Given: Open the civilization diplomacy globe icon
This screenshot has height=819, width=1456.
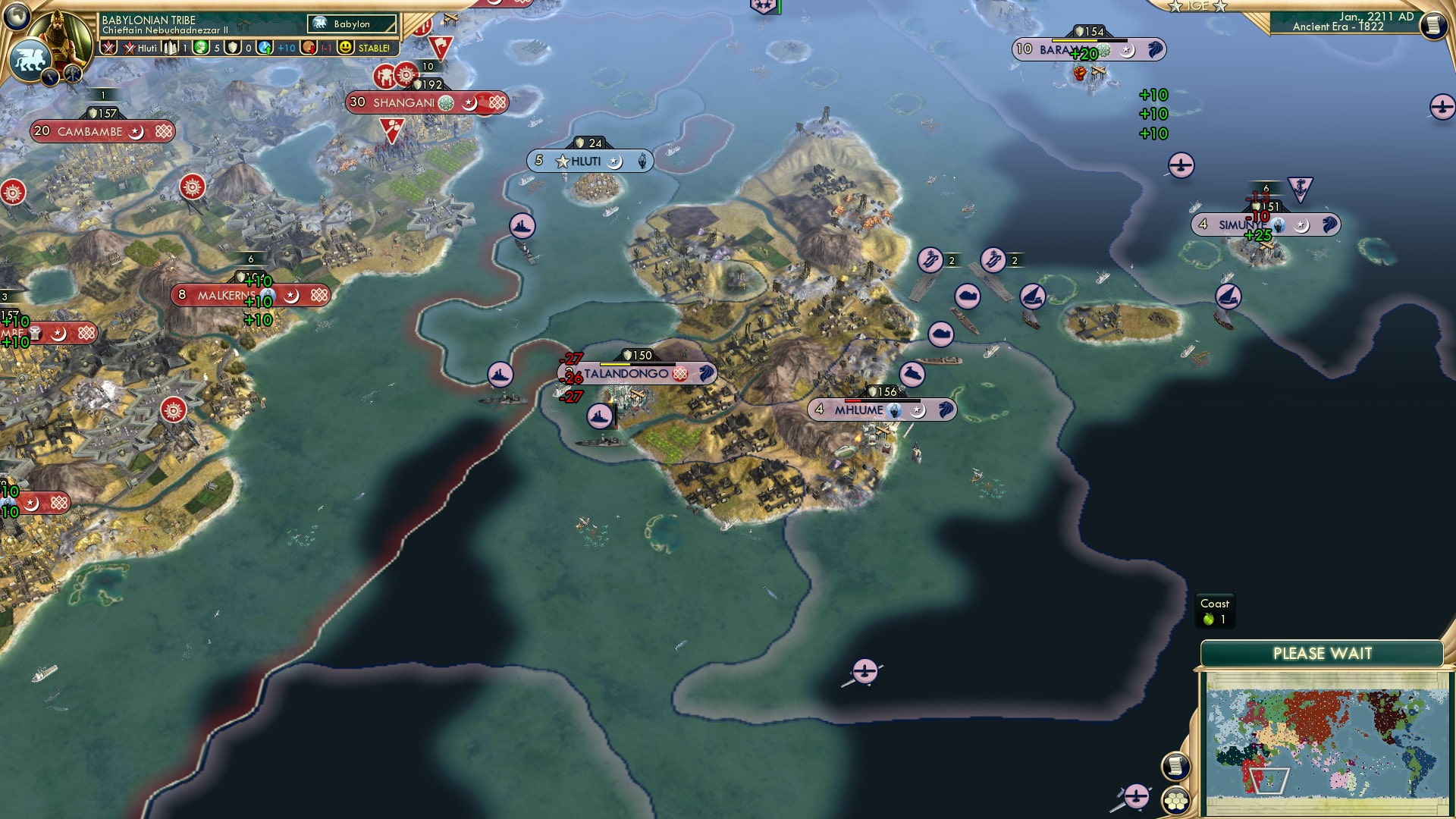Looking at the screenshot, I should coord(17,15).
